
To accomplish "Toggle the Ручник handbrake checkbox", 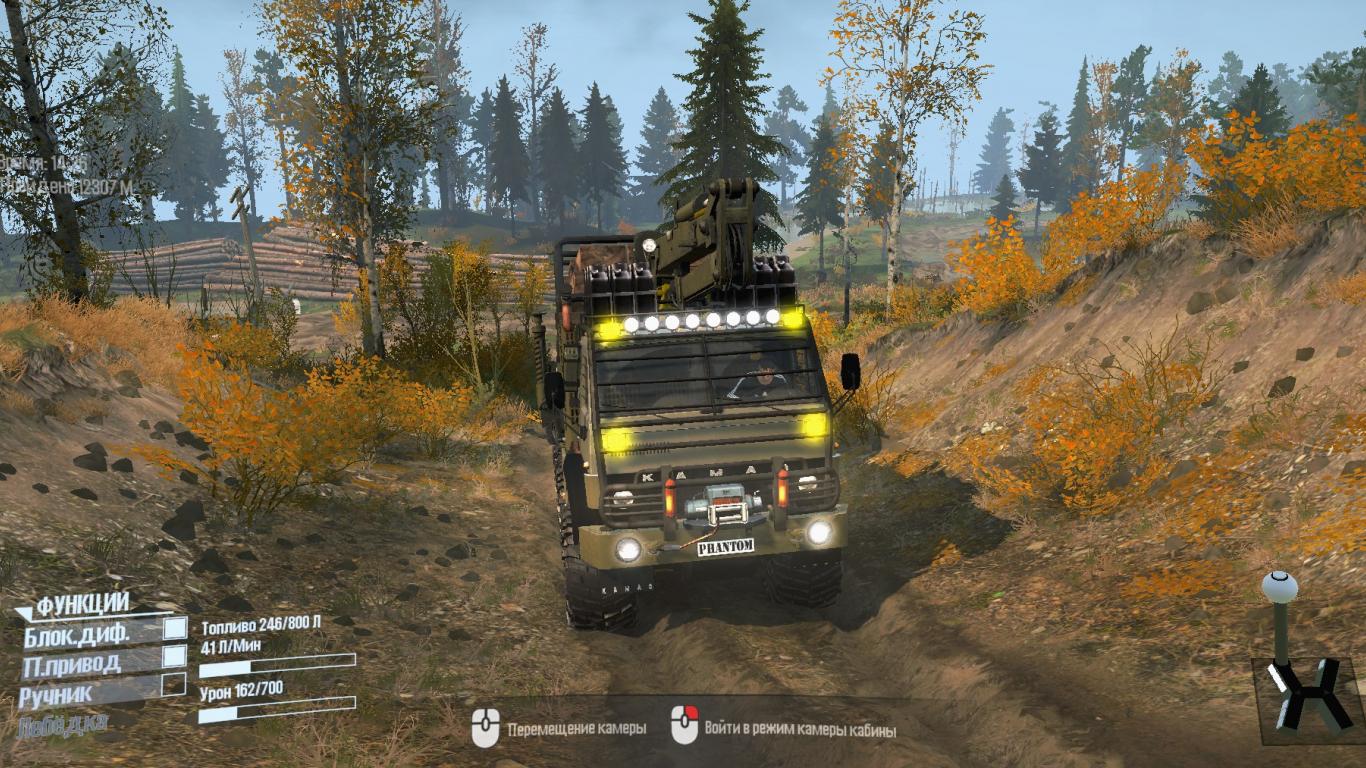I will (174, 685).
